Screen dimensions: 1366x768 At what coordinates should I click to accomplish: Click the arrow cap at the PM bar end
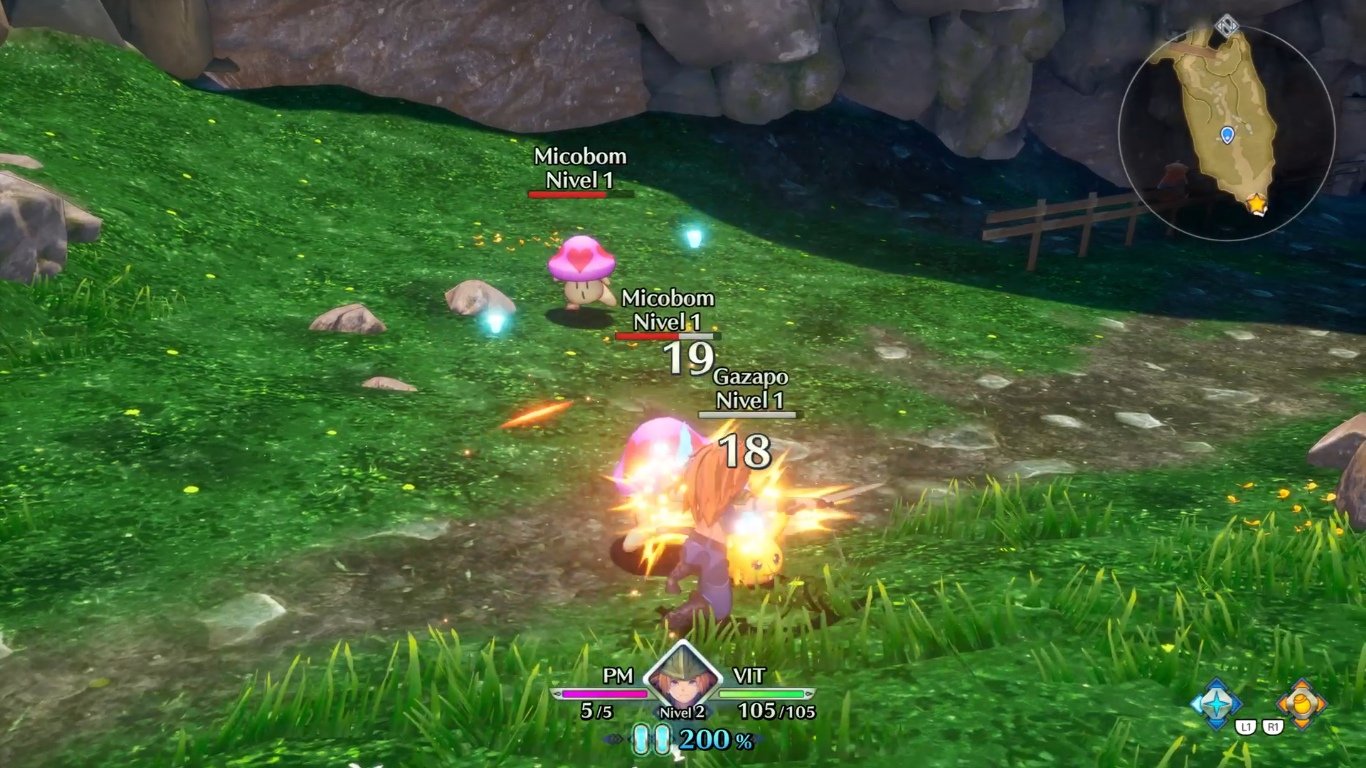pyautogui.click(x=556, y=694)
